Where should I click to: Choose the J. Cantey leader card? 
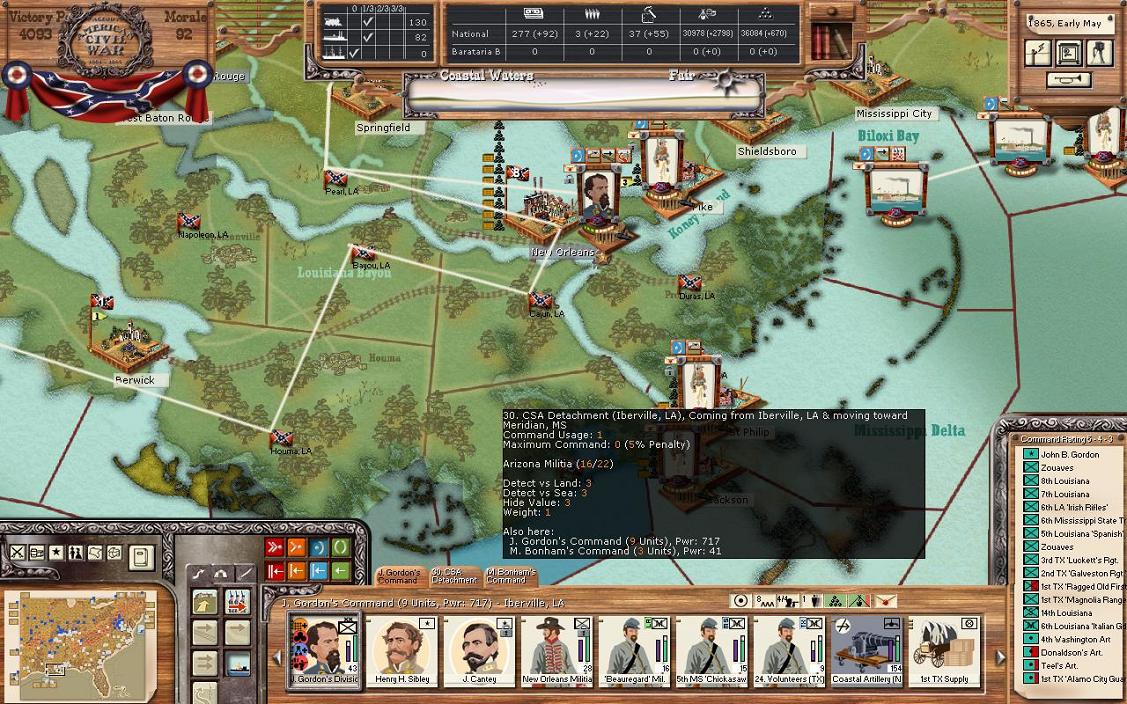(x=478, y=651)
